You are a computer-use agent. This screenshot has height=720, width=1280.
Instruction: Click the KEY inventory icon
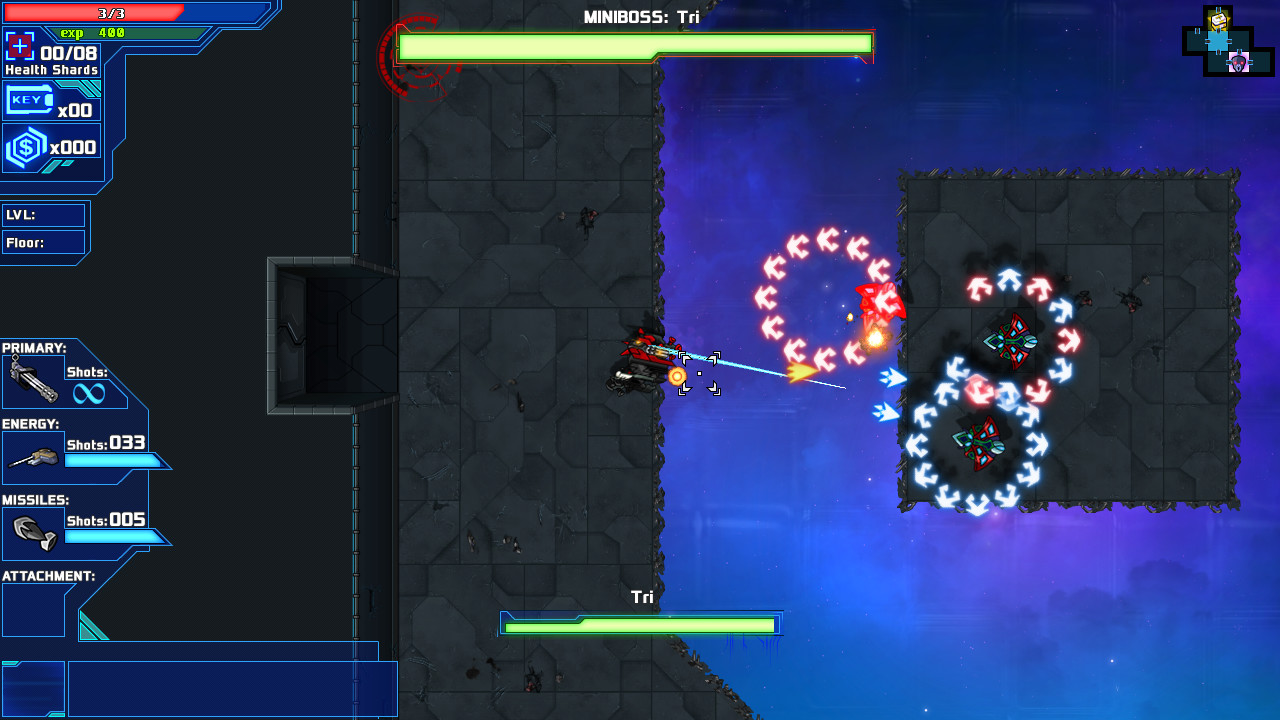(x=30, y=100)
